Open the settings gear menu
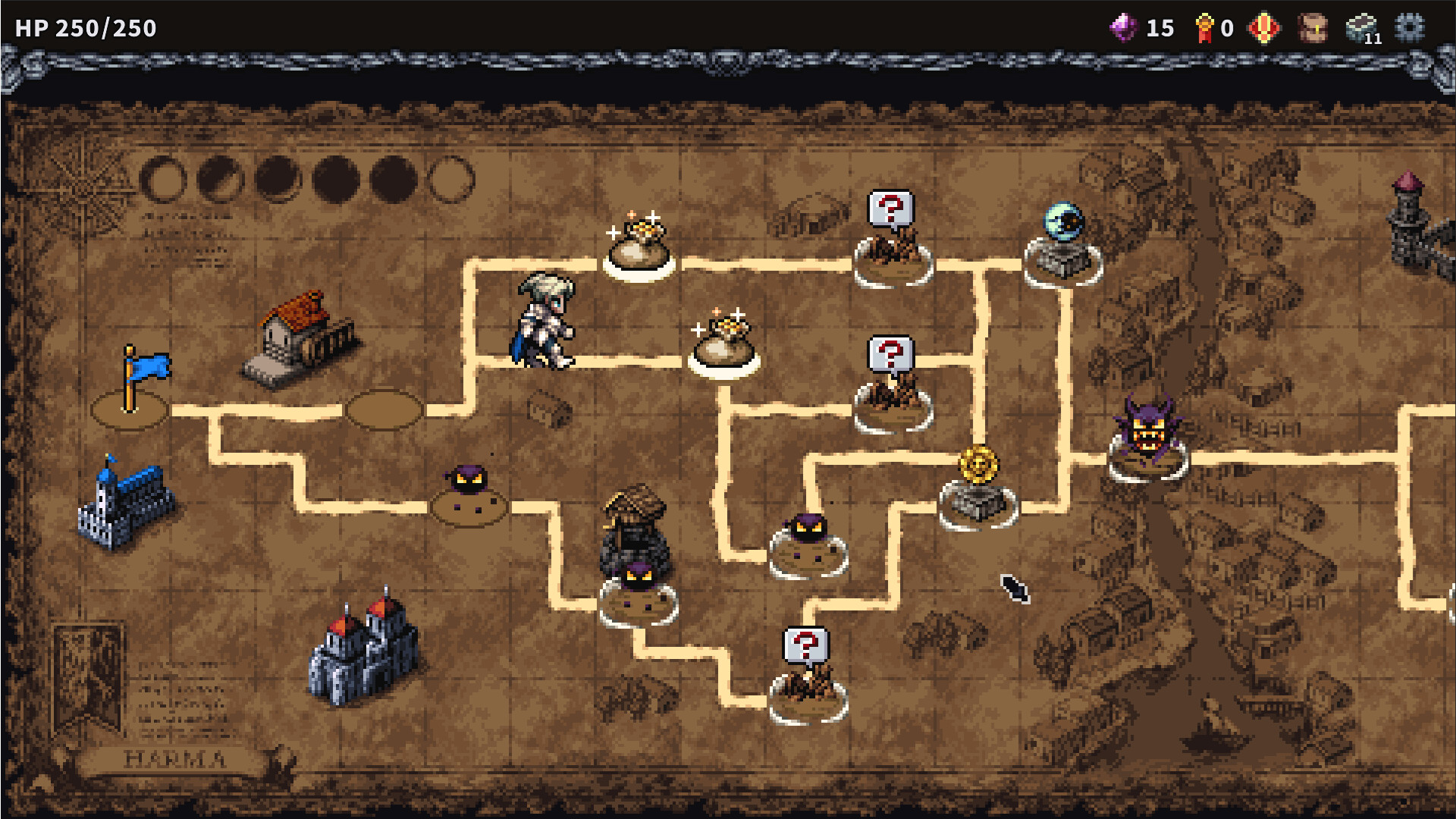The height and width of the screenshot is (819, 1456). pos(1410,28)
